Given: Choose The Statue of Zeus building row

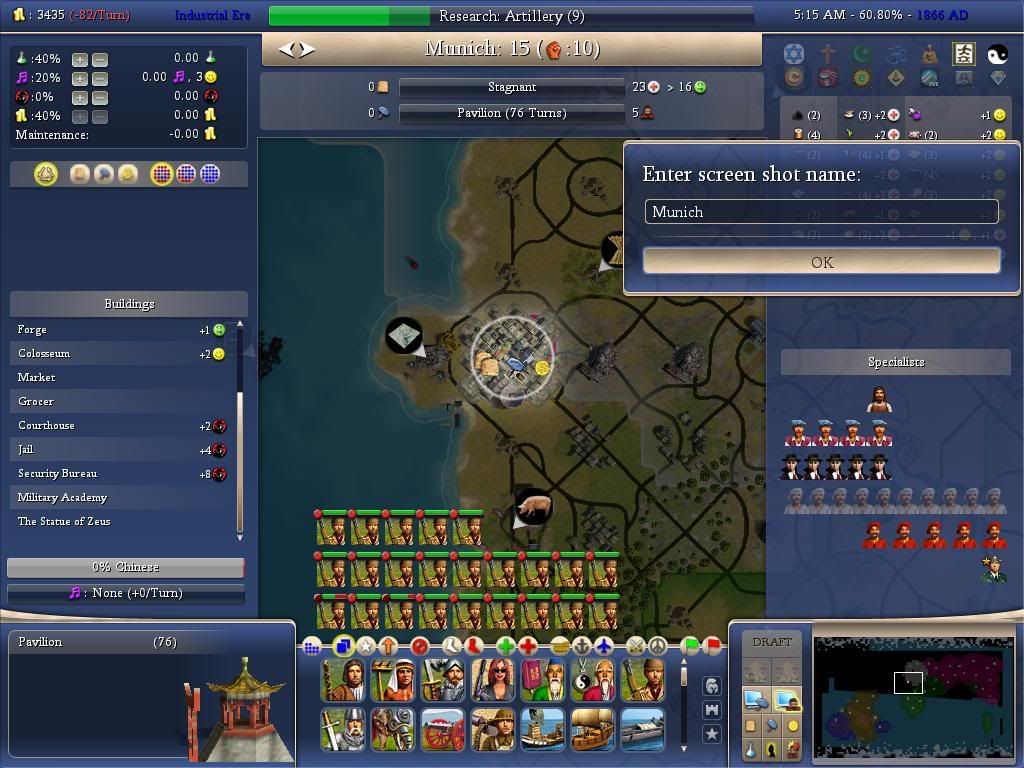Looking at the screenshot, I should coord(64,522).
